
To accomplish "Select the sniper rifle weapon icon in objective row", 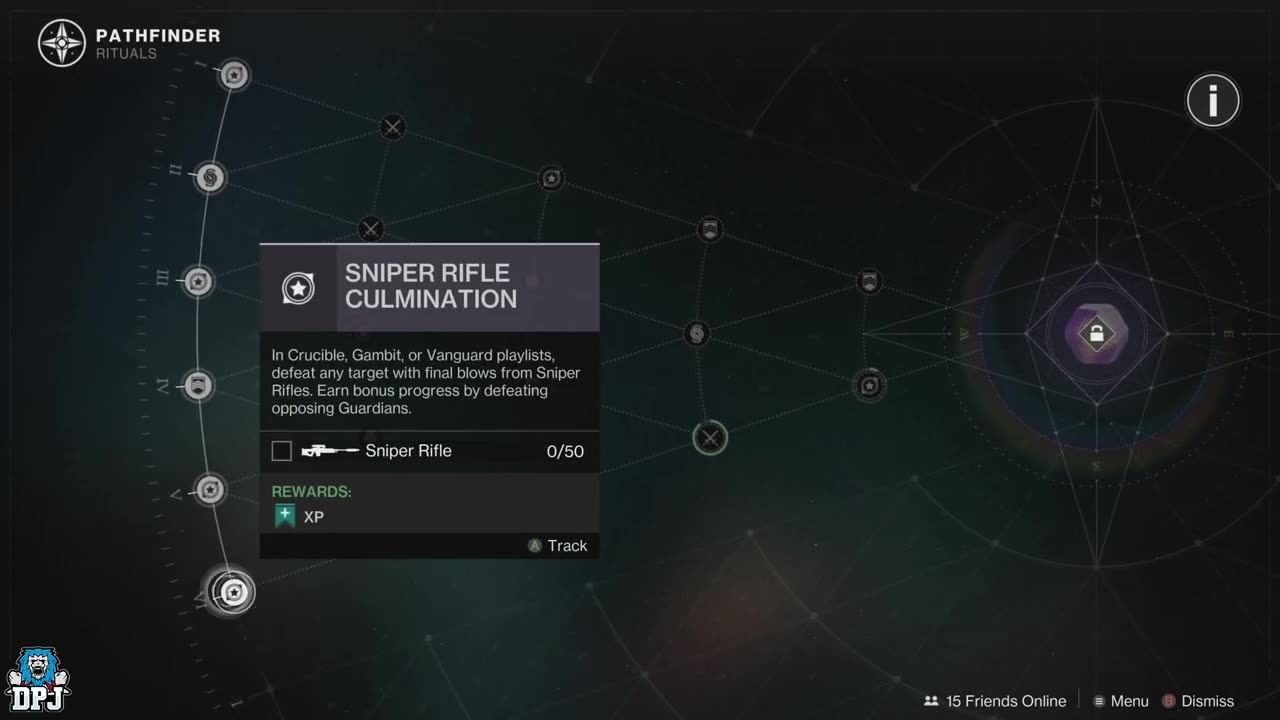I will click(330, 450).
